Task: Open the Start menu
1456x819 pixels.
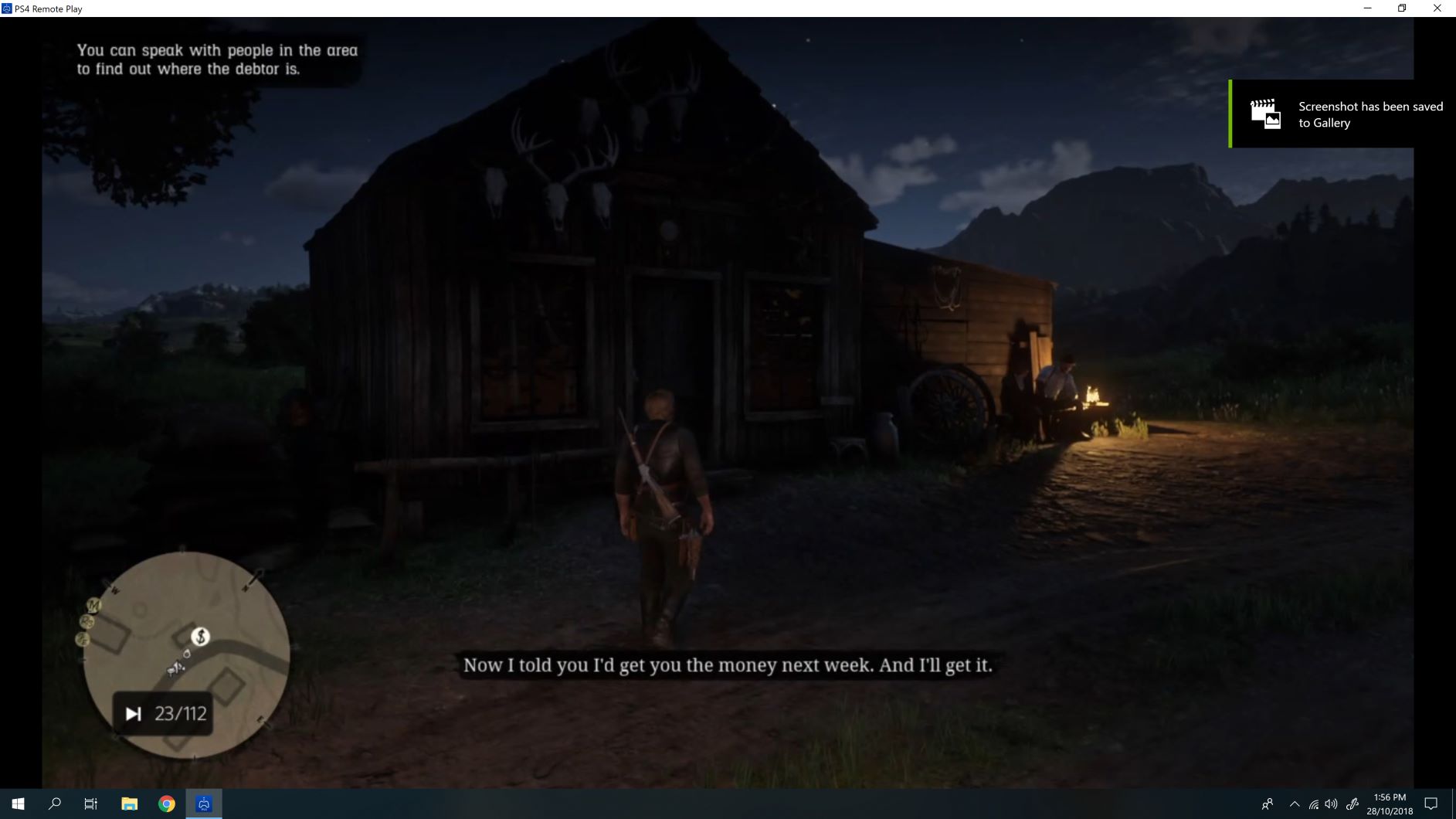Action: pyautogui.click(x=17, y=804)
